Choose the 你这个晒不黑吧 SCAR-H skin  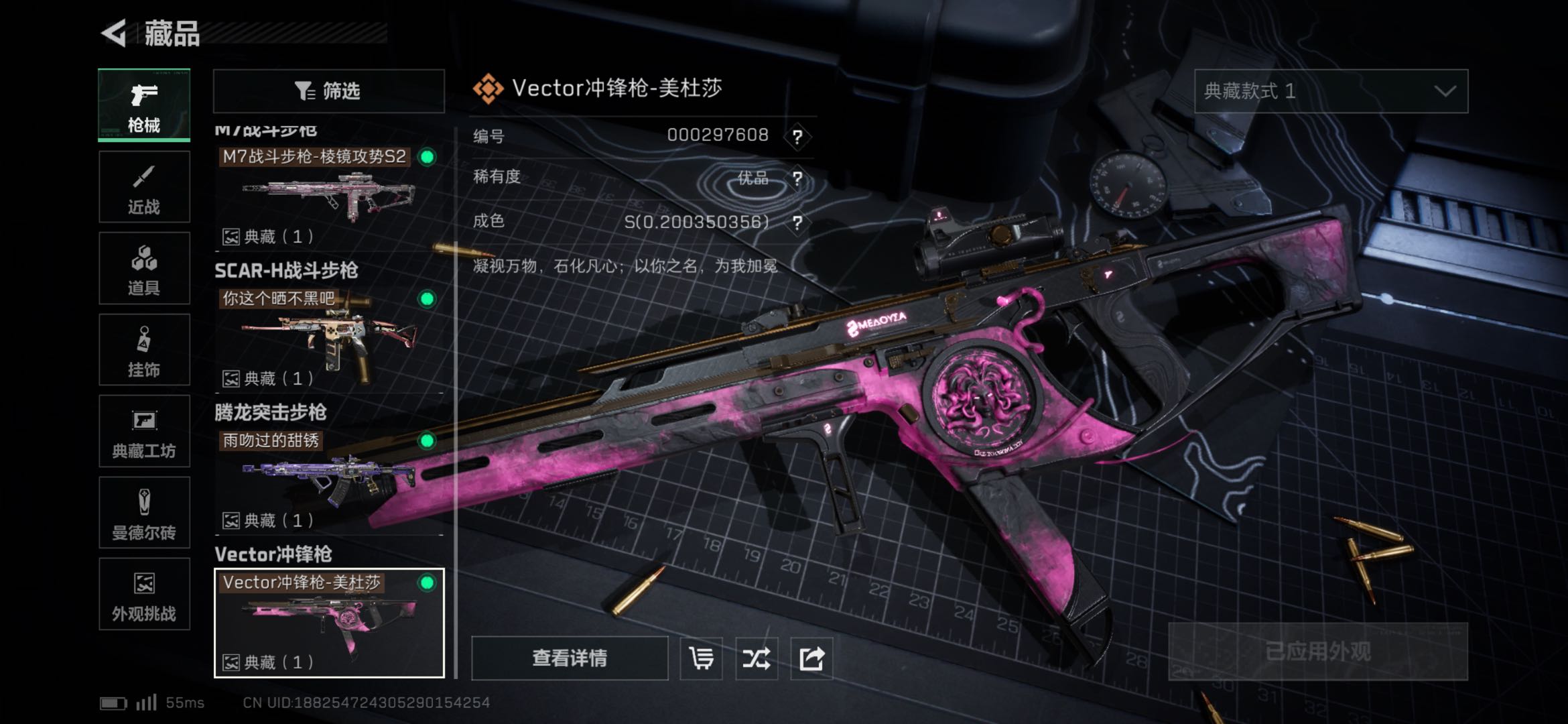pos(328,335)
